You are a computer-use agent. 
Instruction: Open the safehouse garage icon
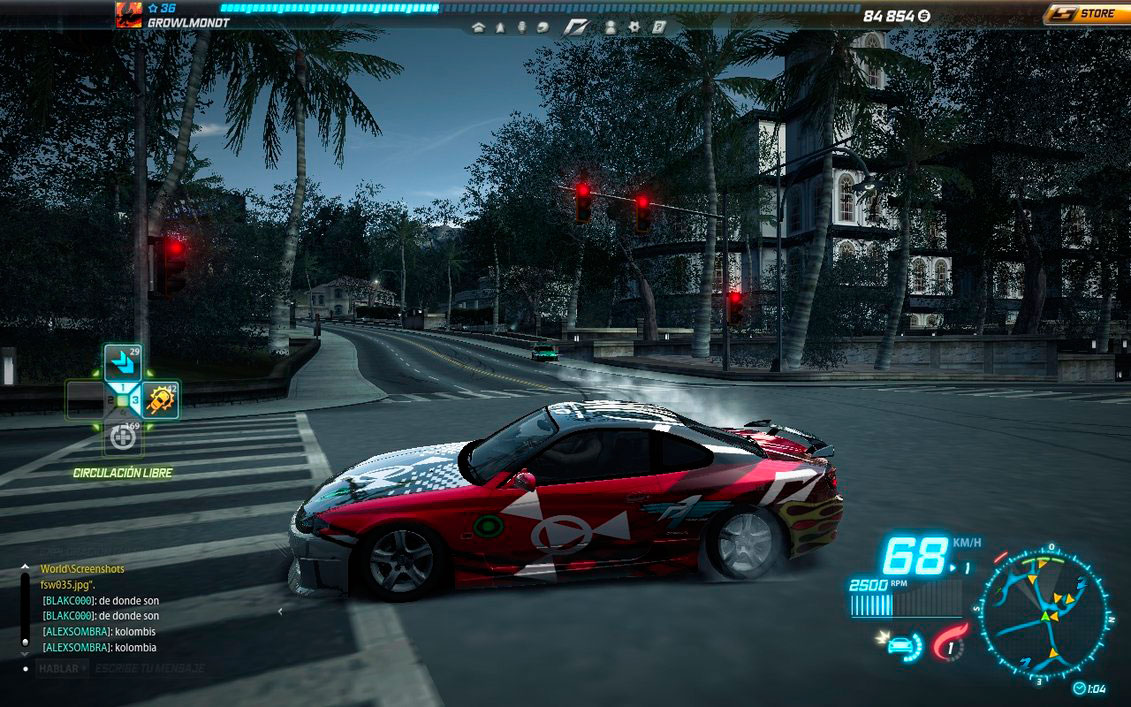click(478, 27)
